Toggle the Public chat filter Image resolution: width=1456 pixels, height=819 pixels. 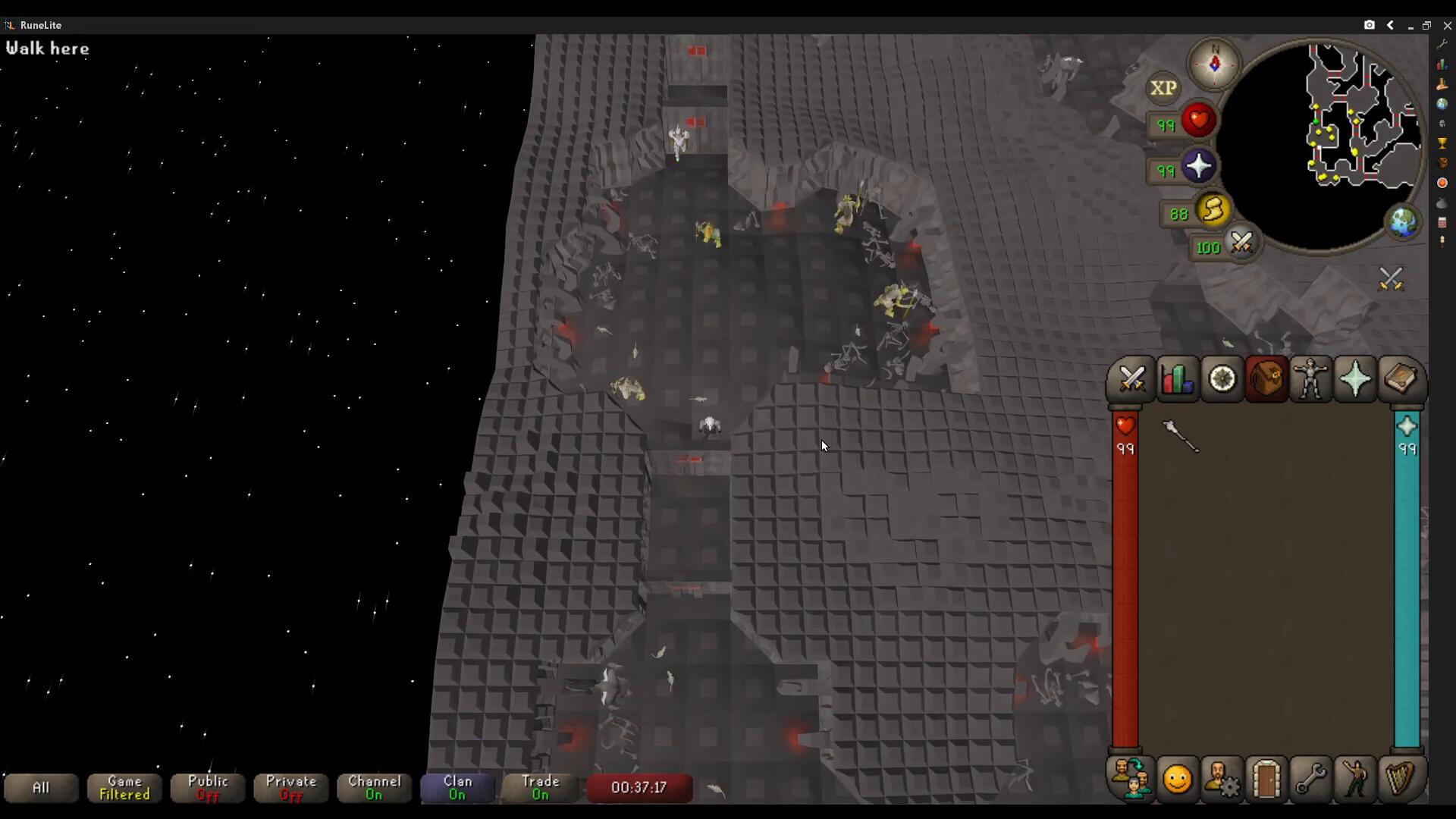208,788
